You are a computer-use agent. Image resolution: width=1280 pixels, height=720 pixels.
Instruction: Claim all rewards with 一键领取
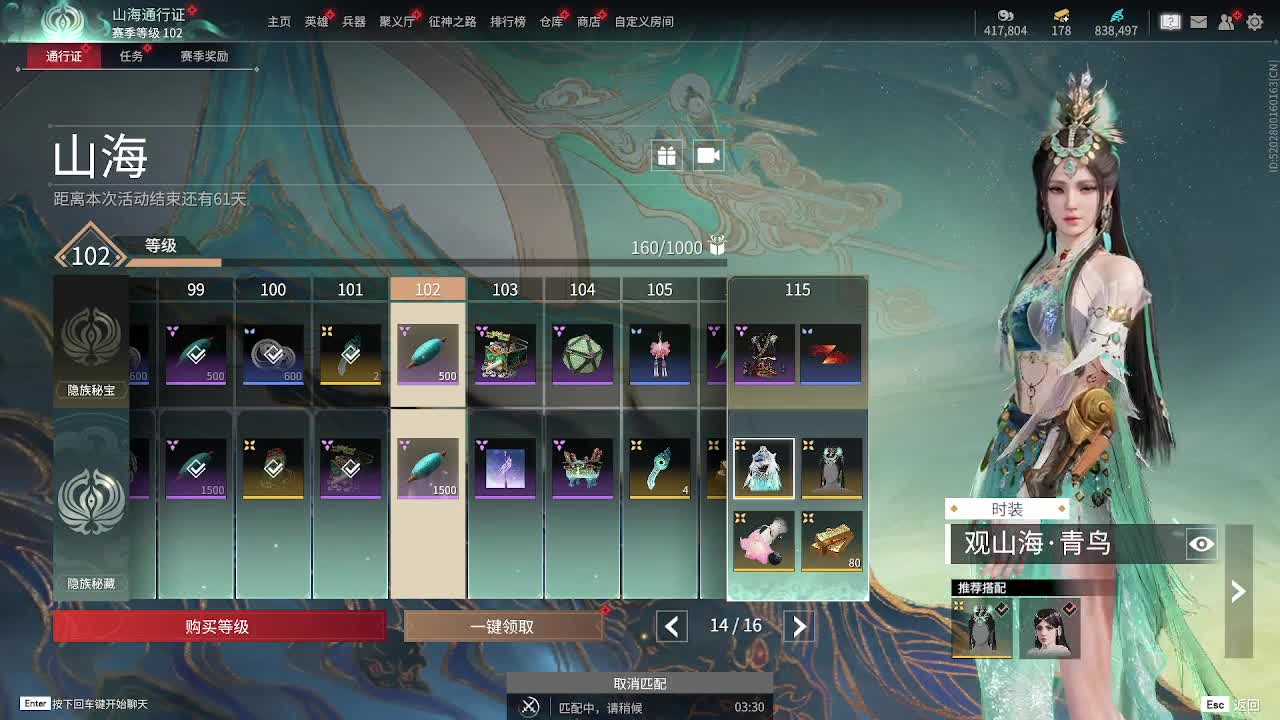click(x=503, y=627)
